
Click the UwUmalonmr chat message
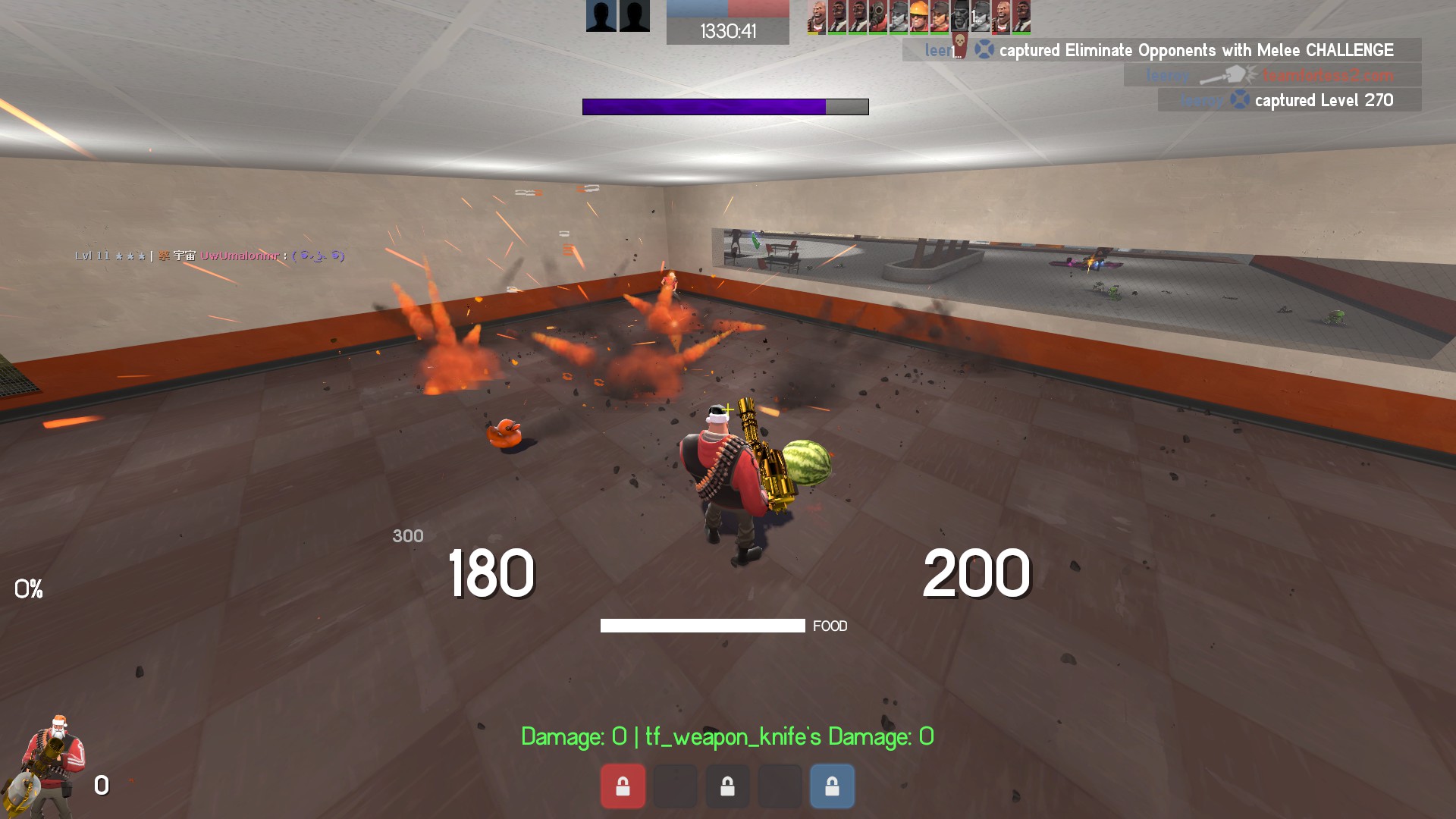pos(210,256)
